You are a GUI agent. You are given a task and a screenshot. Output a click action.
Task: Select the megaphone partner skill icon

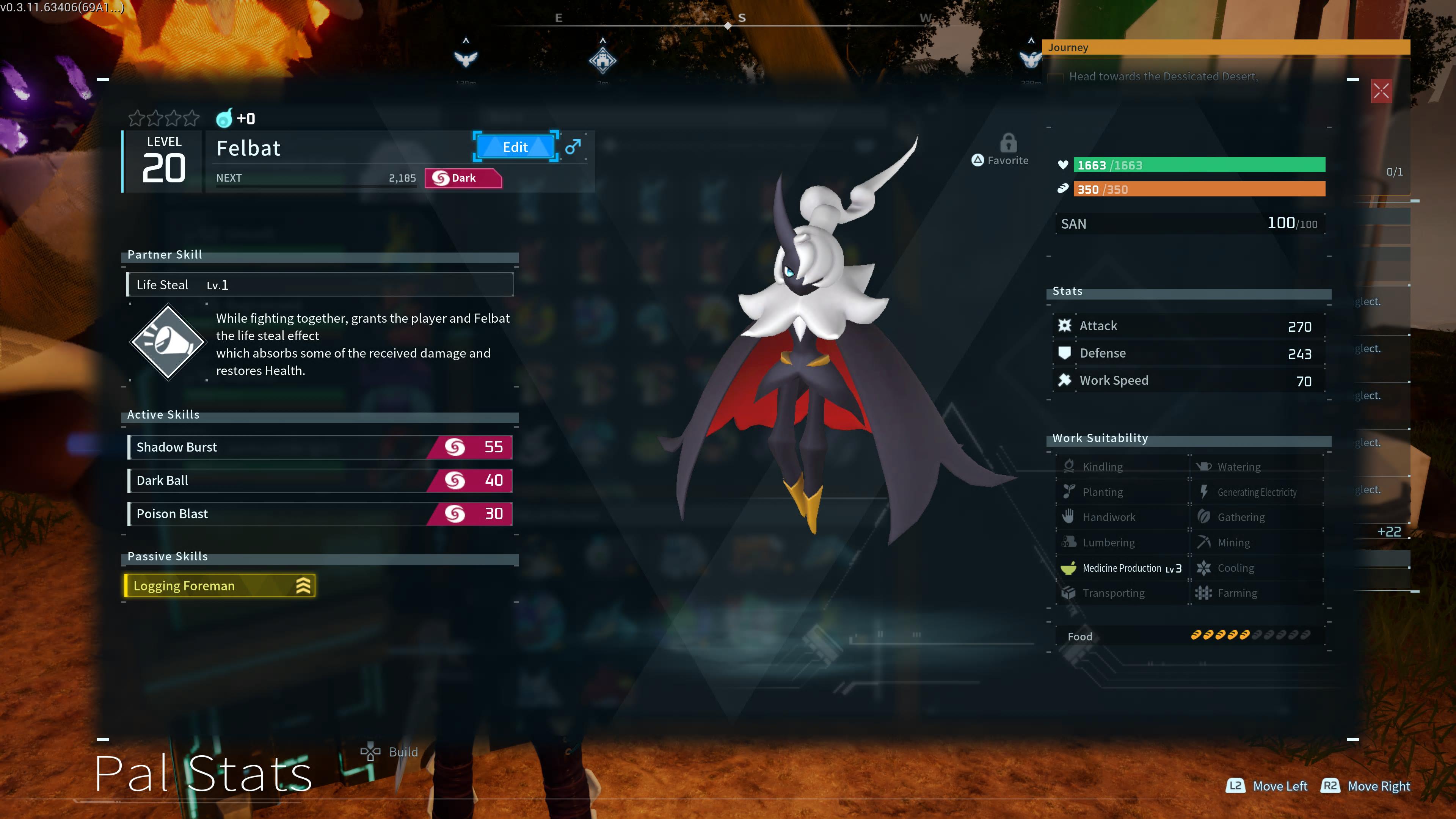168,342
